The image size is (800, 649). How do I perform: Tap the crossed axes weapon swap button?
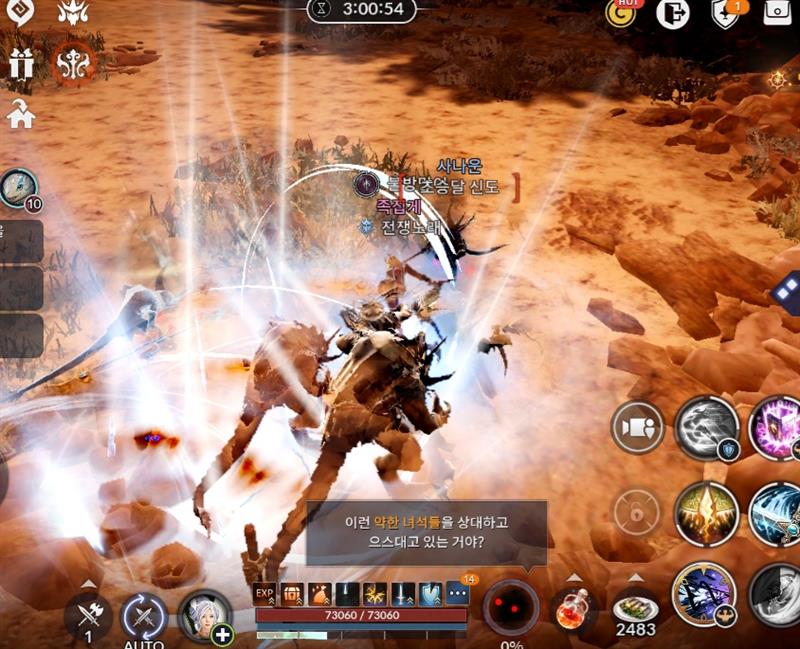coord(88,616)
